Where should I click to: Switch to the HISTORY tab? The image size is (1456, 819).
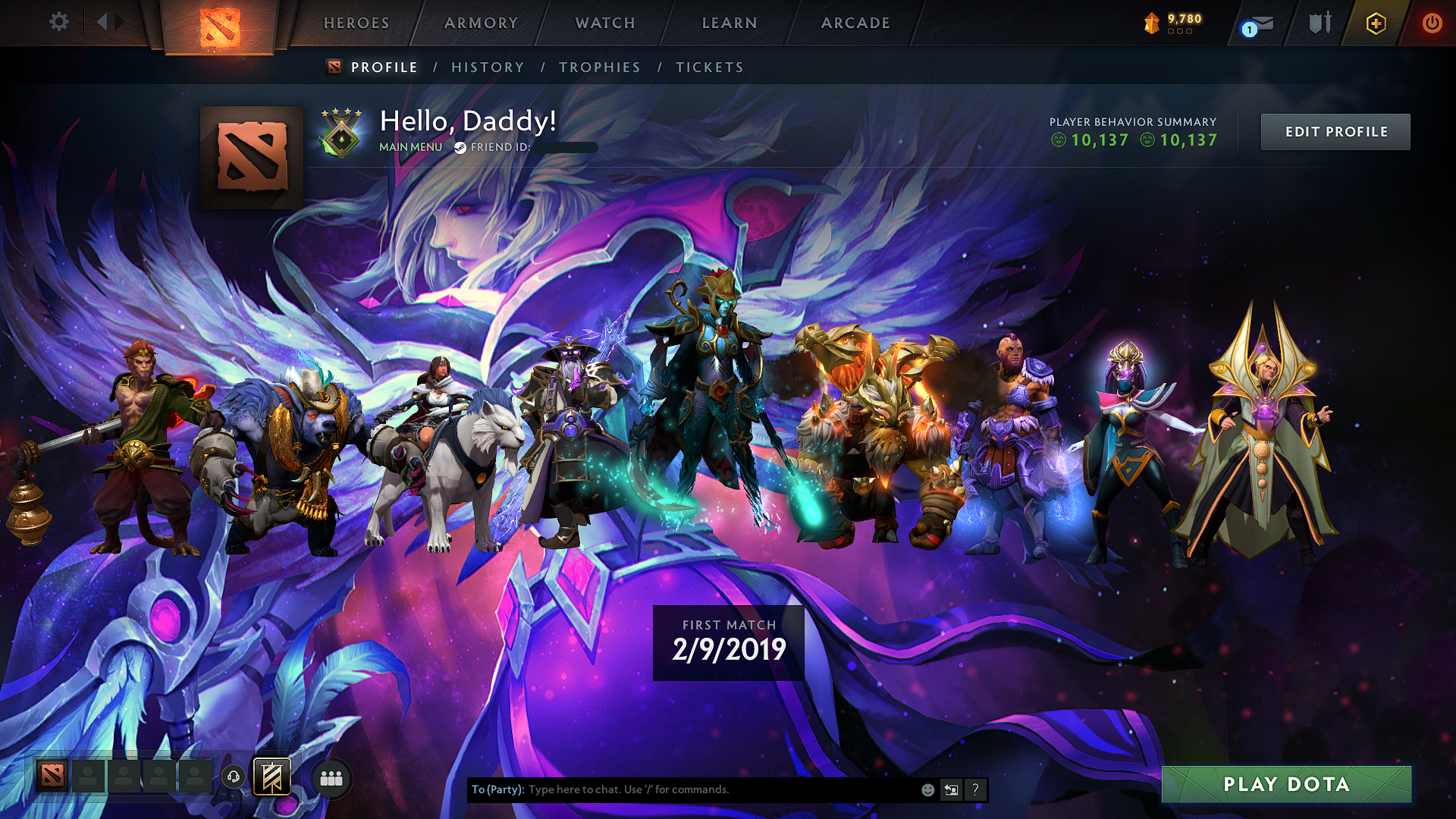tap(488, 67)
